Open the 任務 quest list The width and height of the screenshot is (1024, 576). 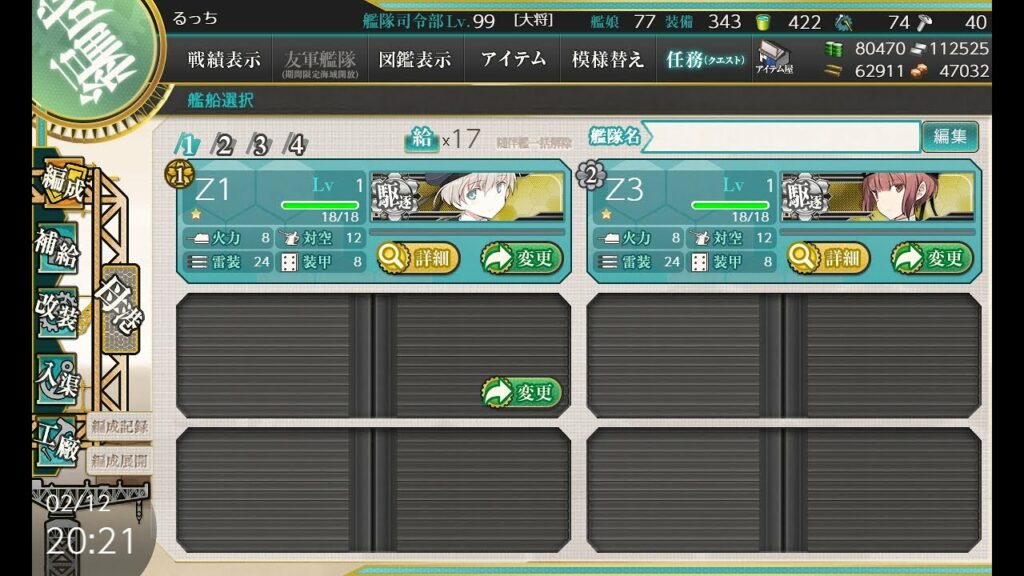(x=705, y=59)
